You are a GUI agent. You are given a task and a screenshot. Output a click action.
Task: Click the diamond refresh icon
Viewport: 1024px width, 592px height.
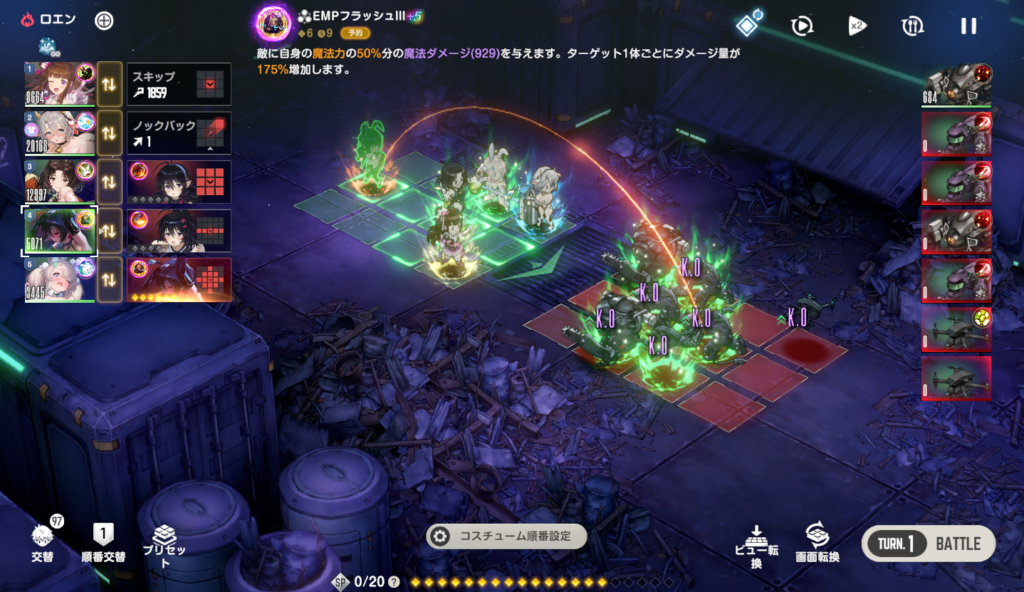click(x=748, y=25)
